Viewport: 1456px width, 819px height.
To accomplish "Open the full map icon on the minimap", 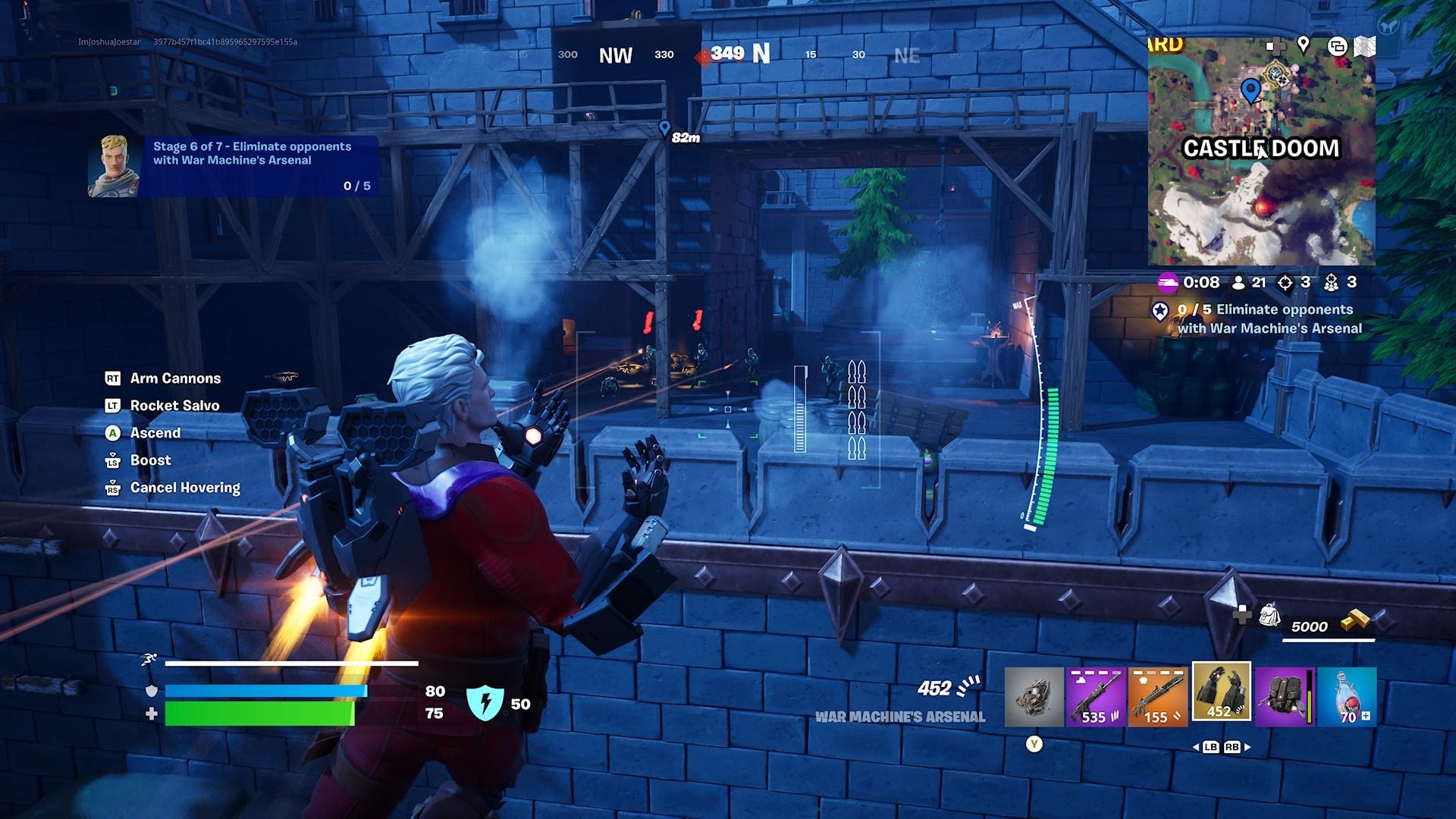I will 1365,45.
